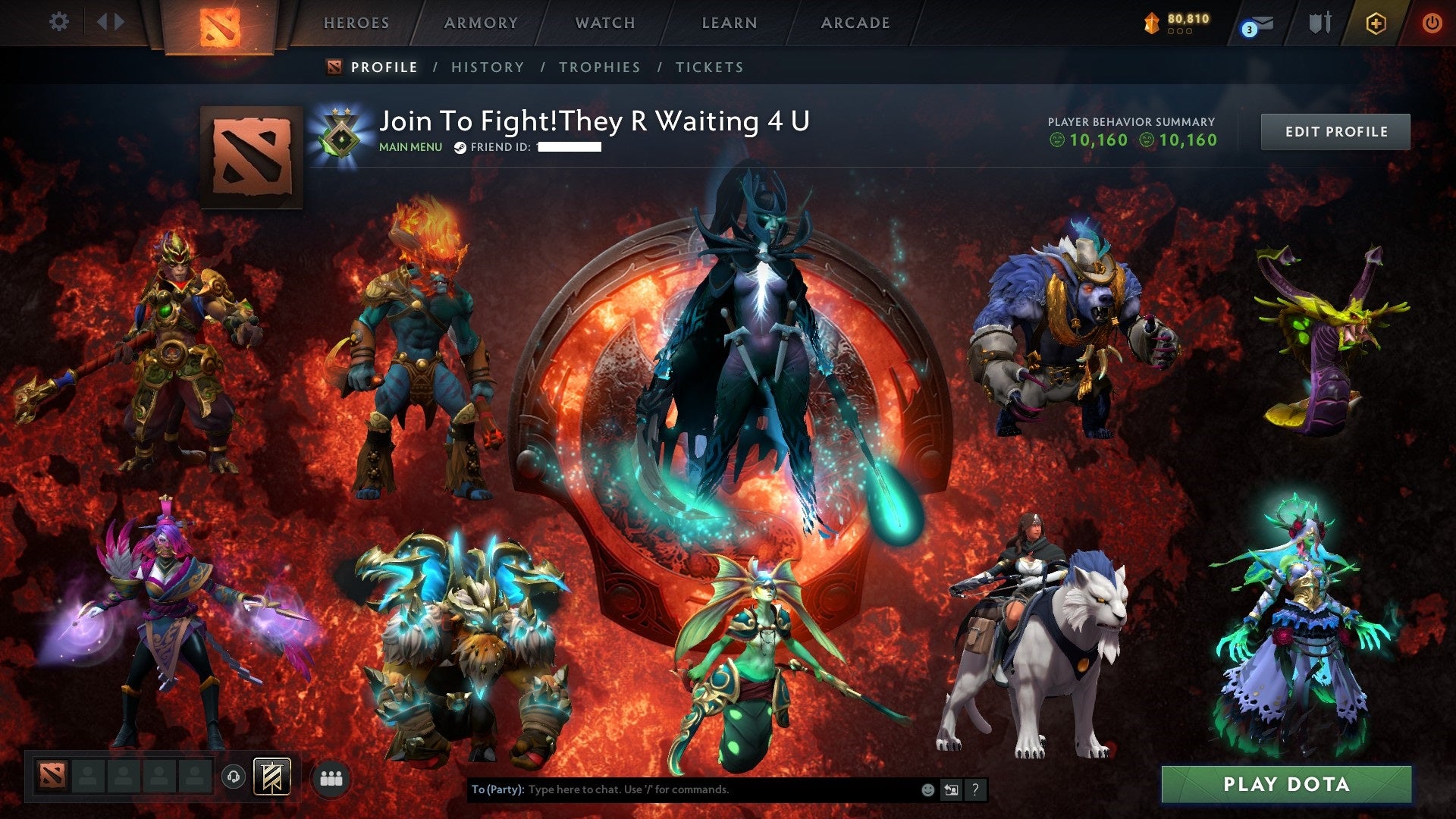
Task: Select the ARCADE menu item
Action: (x=855, y=23)
